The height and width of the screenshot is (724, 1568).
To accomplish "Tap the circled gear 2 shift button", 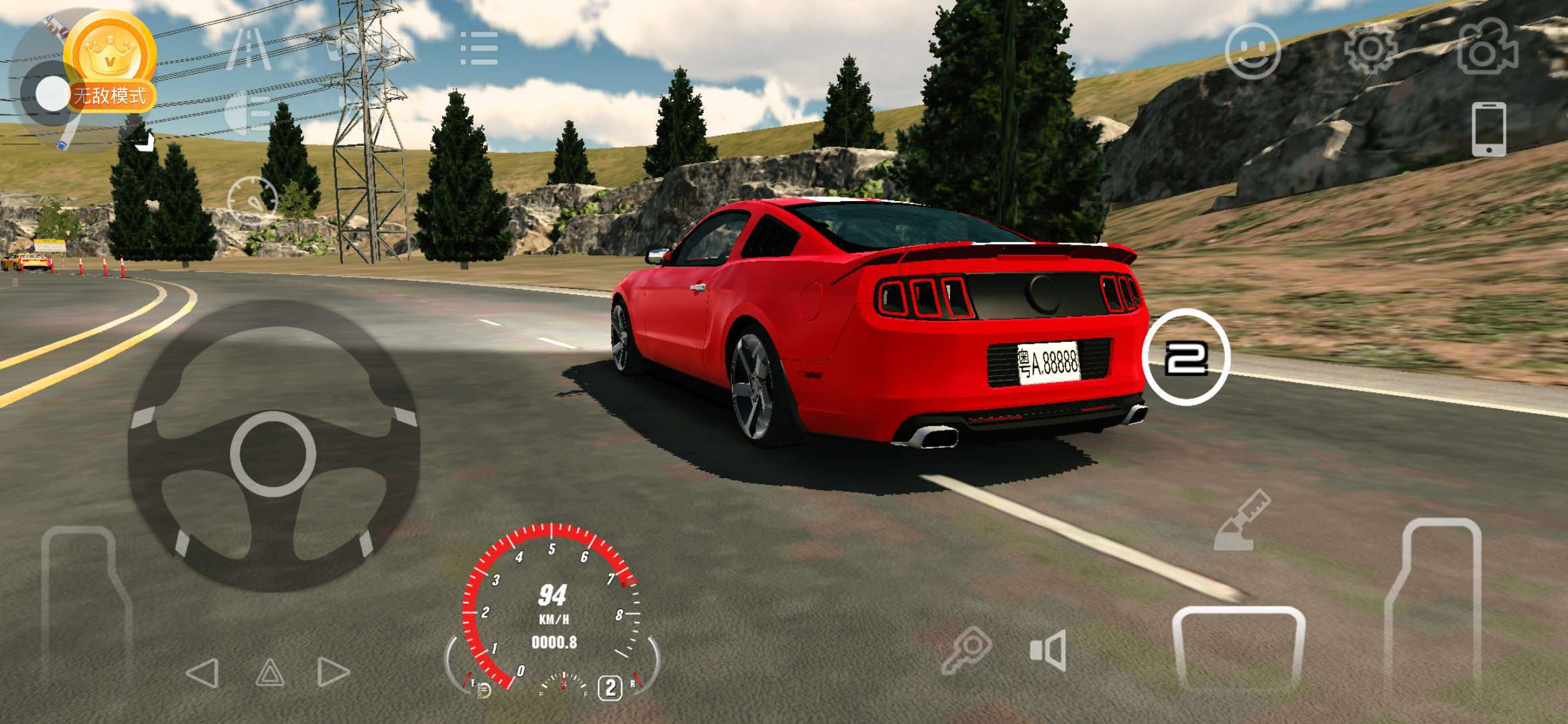I will [x=1186, y=357].
